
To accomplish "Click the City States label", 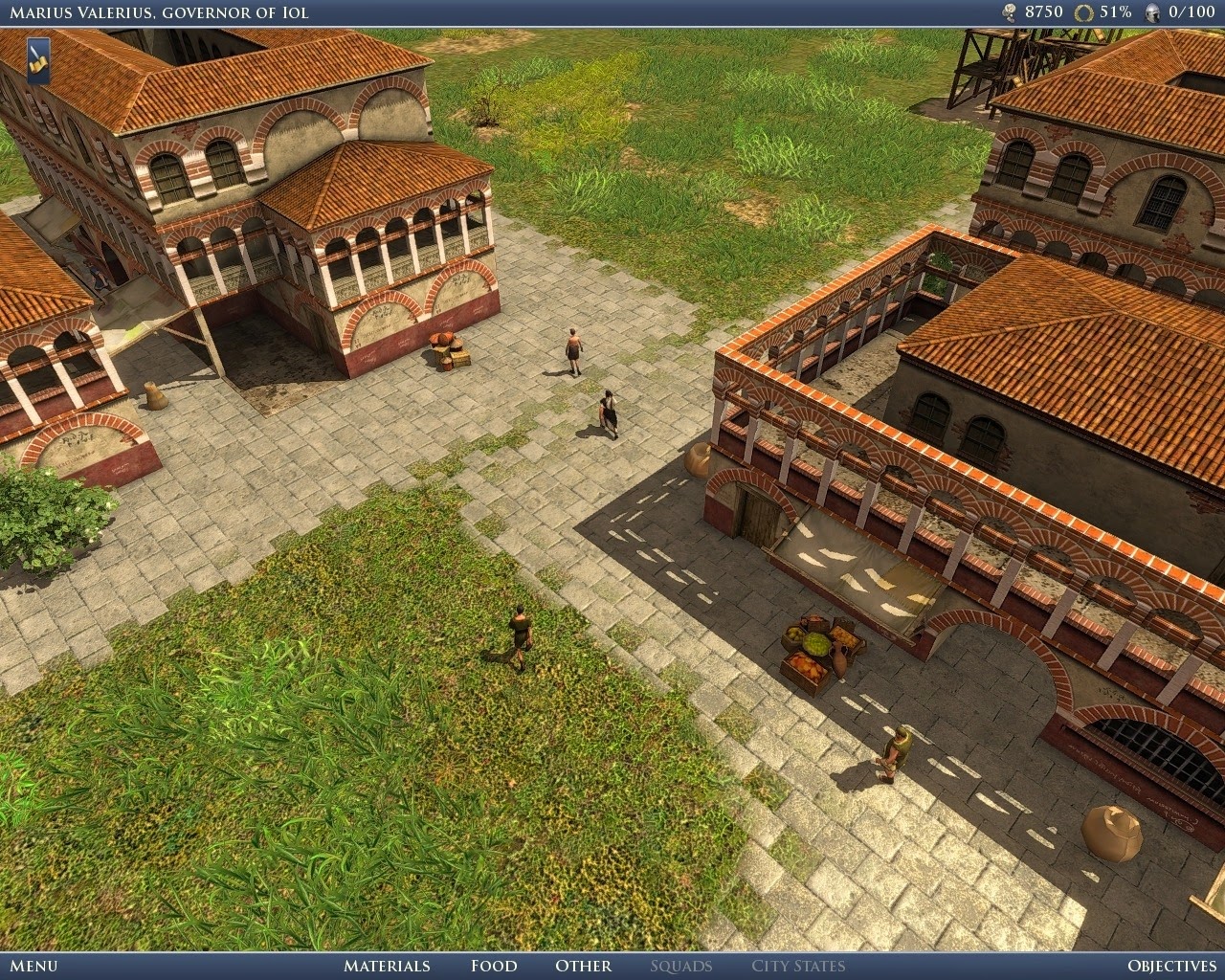I will tap(799, 967).
